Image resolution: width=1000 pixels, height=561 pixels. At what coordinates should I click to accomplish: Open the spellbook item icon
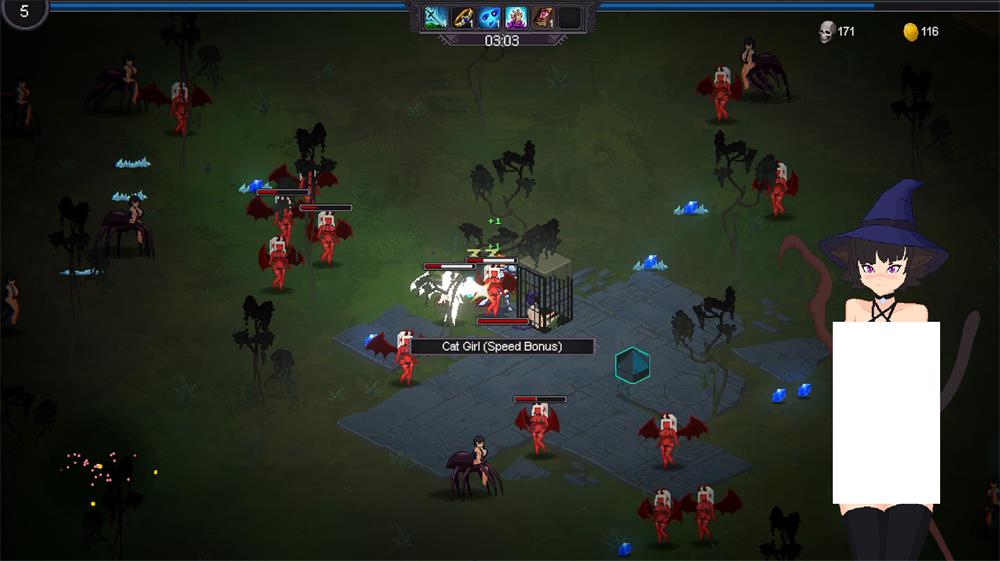coord(543,17)
